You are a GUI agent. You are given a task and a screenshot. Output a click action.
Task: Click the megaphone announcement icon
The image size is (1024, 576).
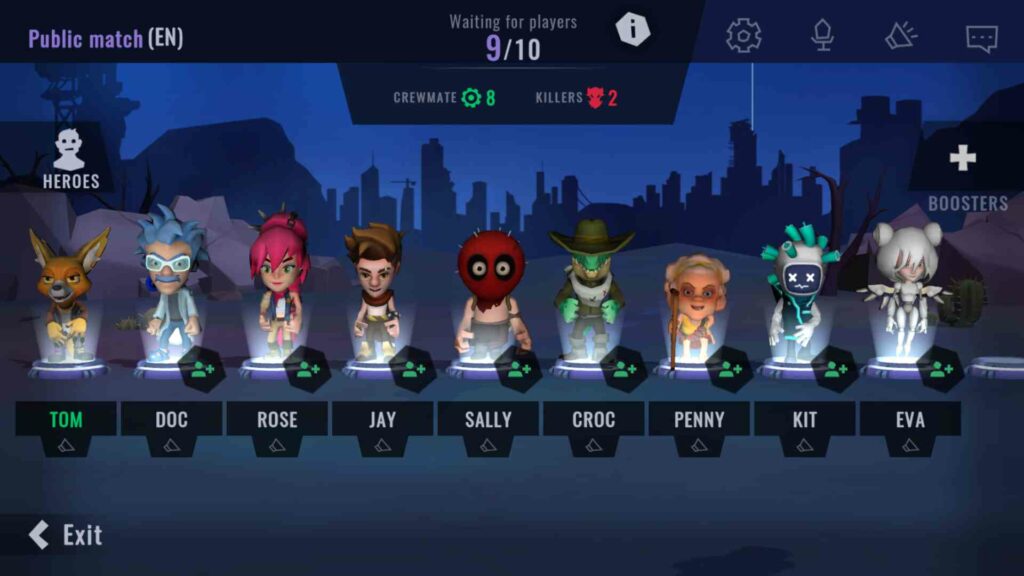(901, 36)
